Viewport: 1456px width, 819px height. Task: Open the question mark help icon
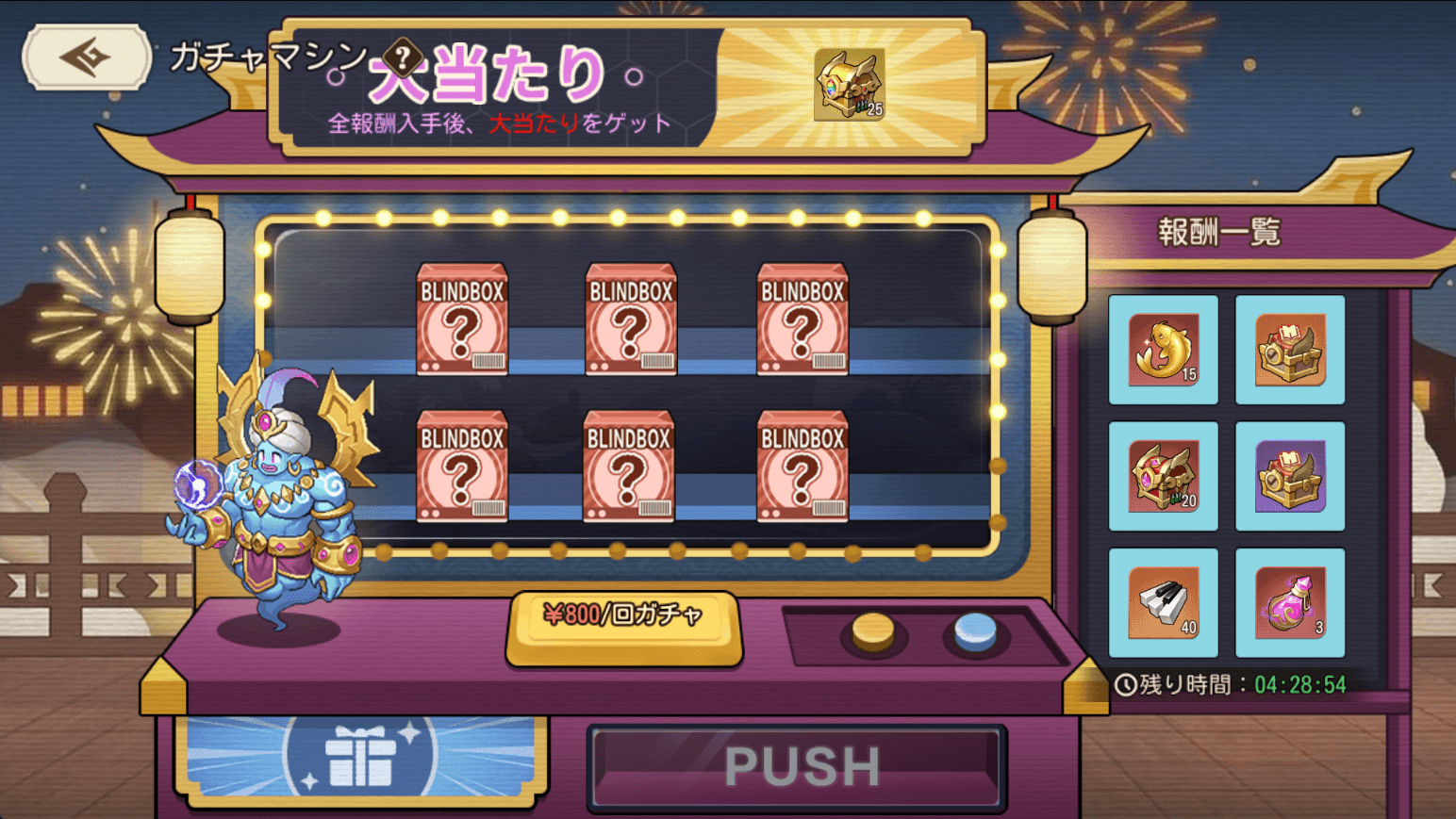[x=404, y=57]
